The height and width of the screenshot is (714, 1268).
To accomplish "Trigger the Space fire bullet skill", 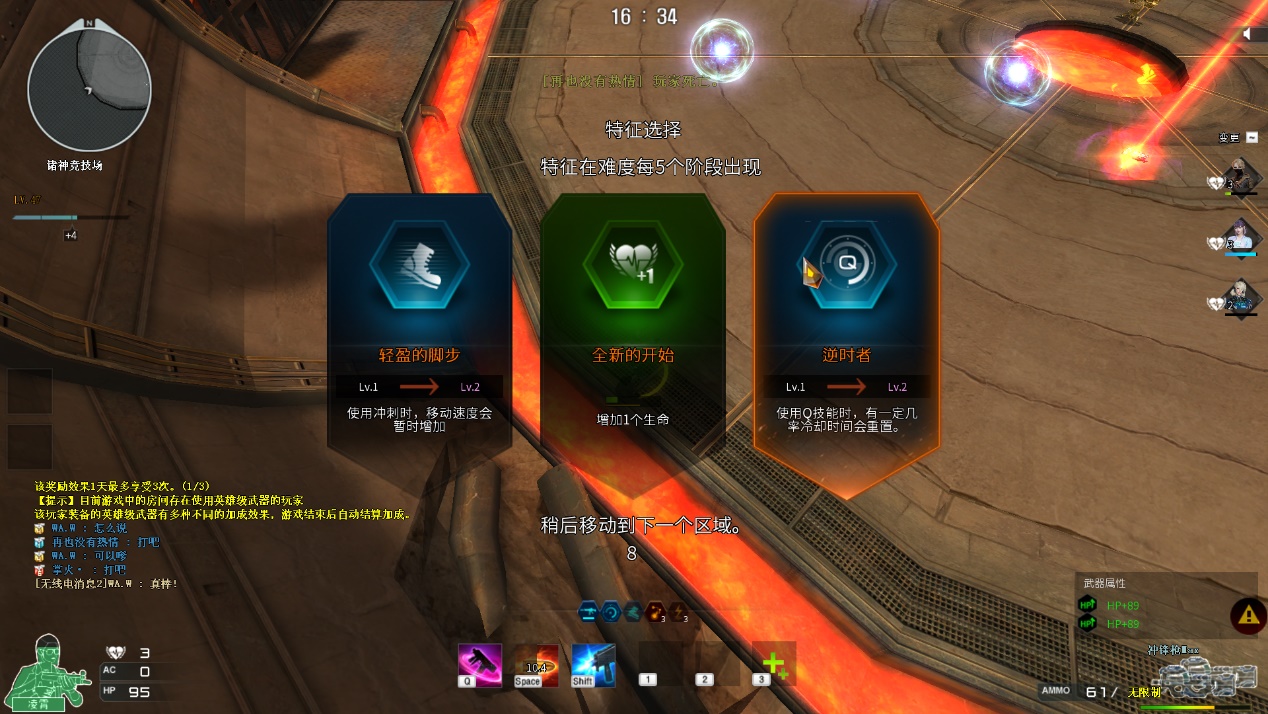I will pos(536,665).
